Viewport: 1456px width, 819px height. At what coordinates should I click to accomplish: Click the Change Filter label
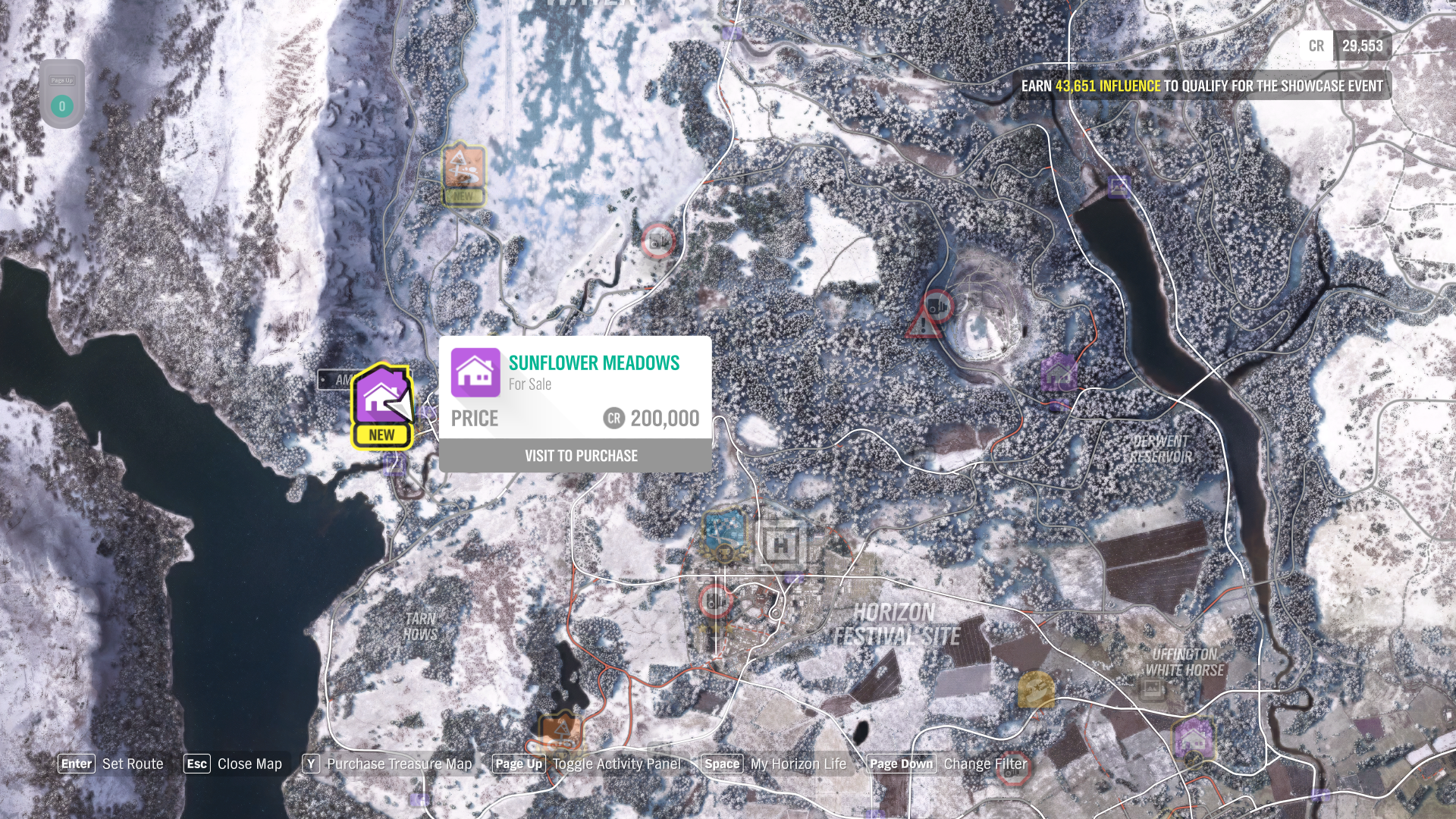pos(985,764)
